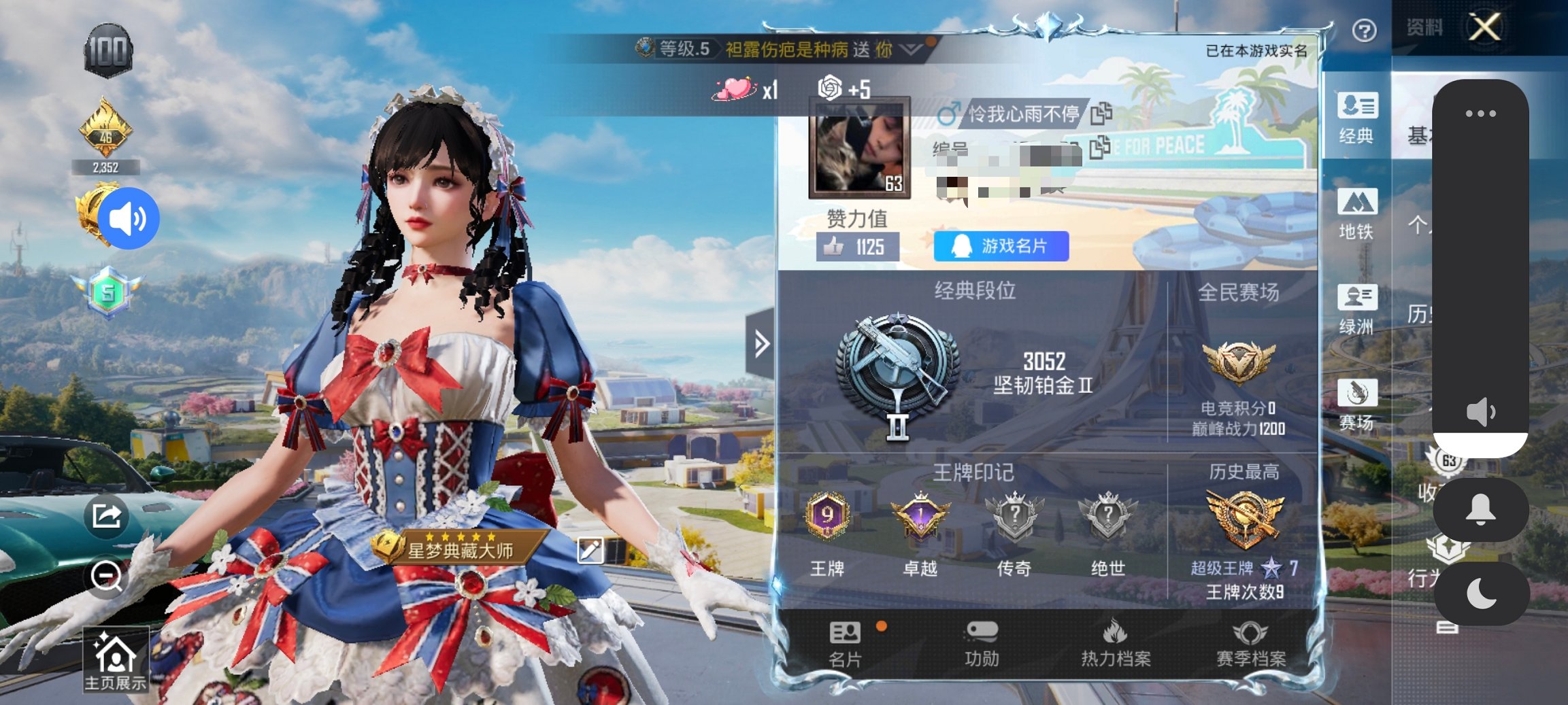The height and width of the screenshot is (705, 1568).
Task: Give a like on the 1125 thumbs-up button
Action: pyautogui.click(x=857, y=247)
